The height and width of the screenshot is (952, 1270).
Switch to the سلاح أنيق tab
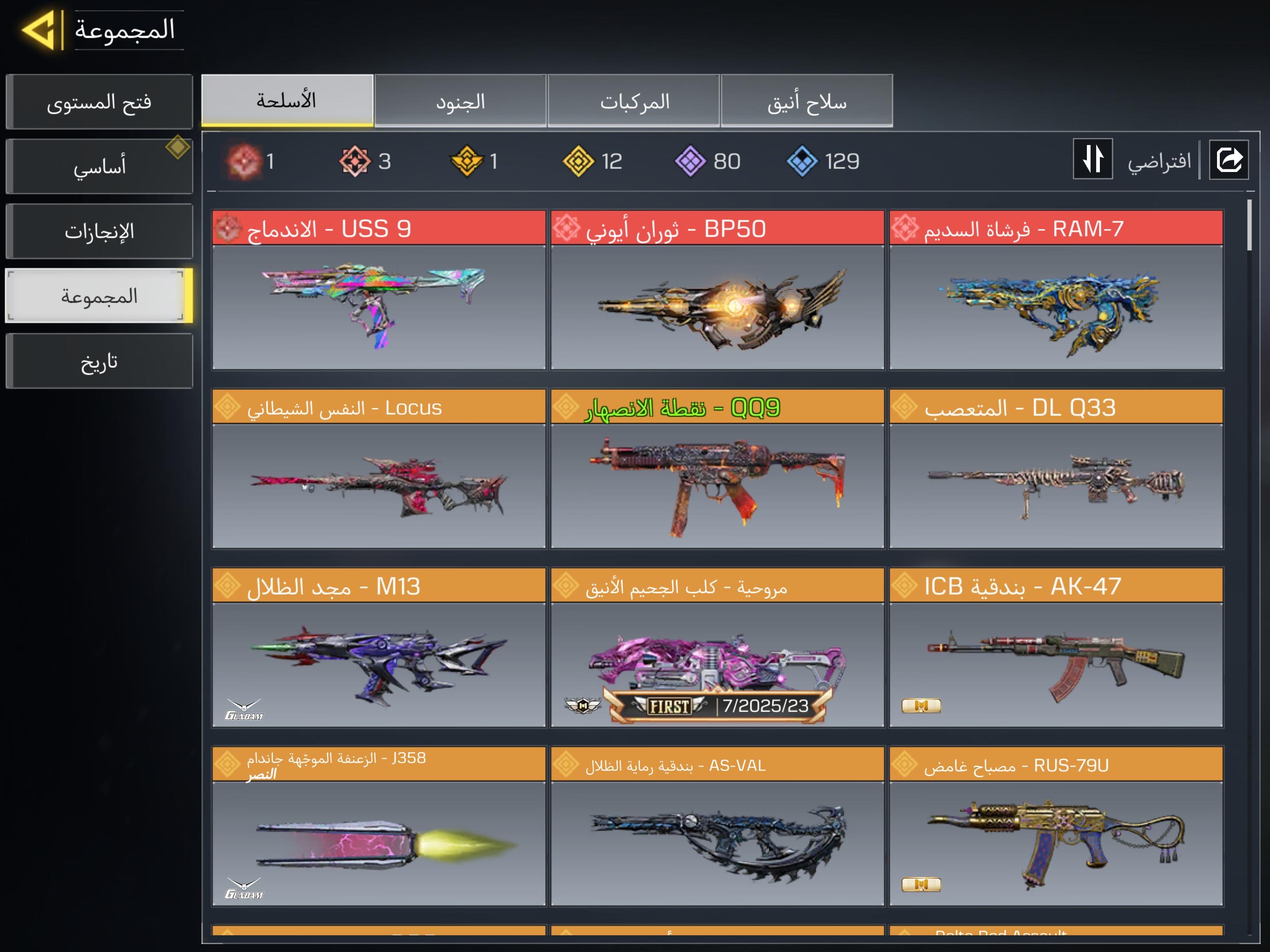click(807, 101)
